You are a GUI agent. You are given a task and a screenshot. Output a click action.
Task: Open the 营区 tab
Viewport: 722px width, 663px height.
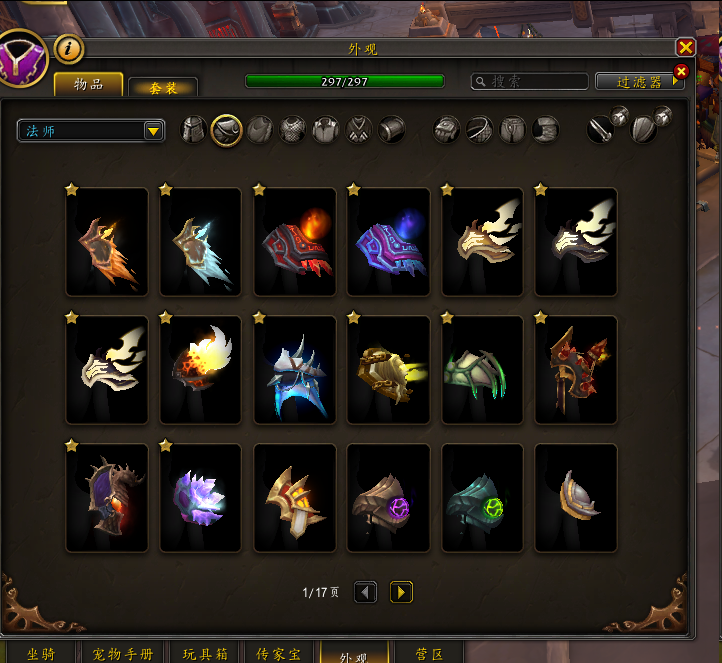coord(429,654)
